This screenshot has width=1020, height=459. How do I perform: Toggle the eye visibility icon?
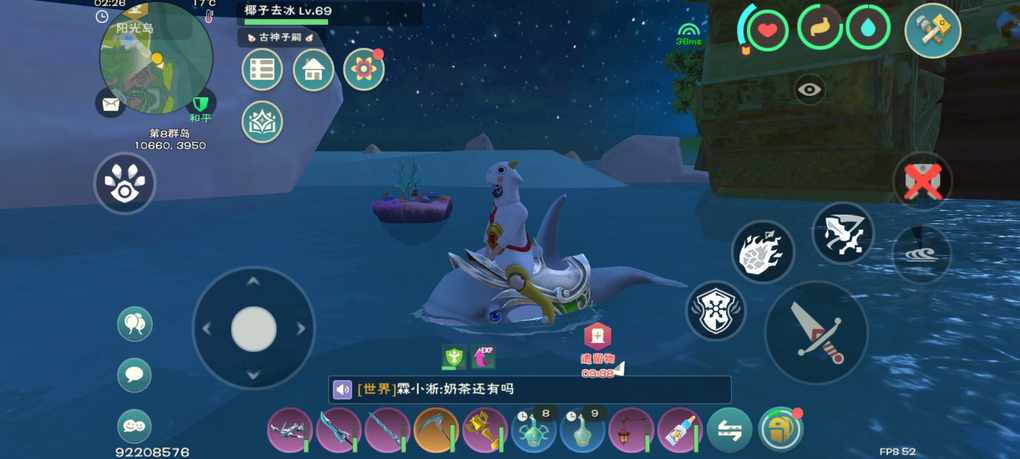810,90
